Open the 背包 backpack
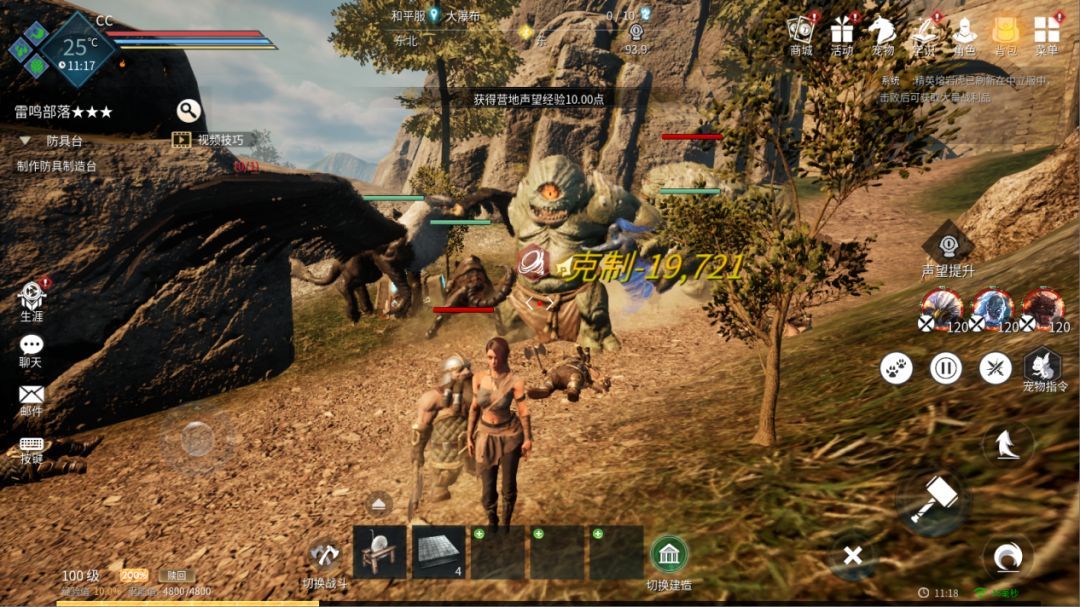Image resolution: width=1080 pixels, height=607 pixels. pos(1005,31)
